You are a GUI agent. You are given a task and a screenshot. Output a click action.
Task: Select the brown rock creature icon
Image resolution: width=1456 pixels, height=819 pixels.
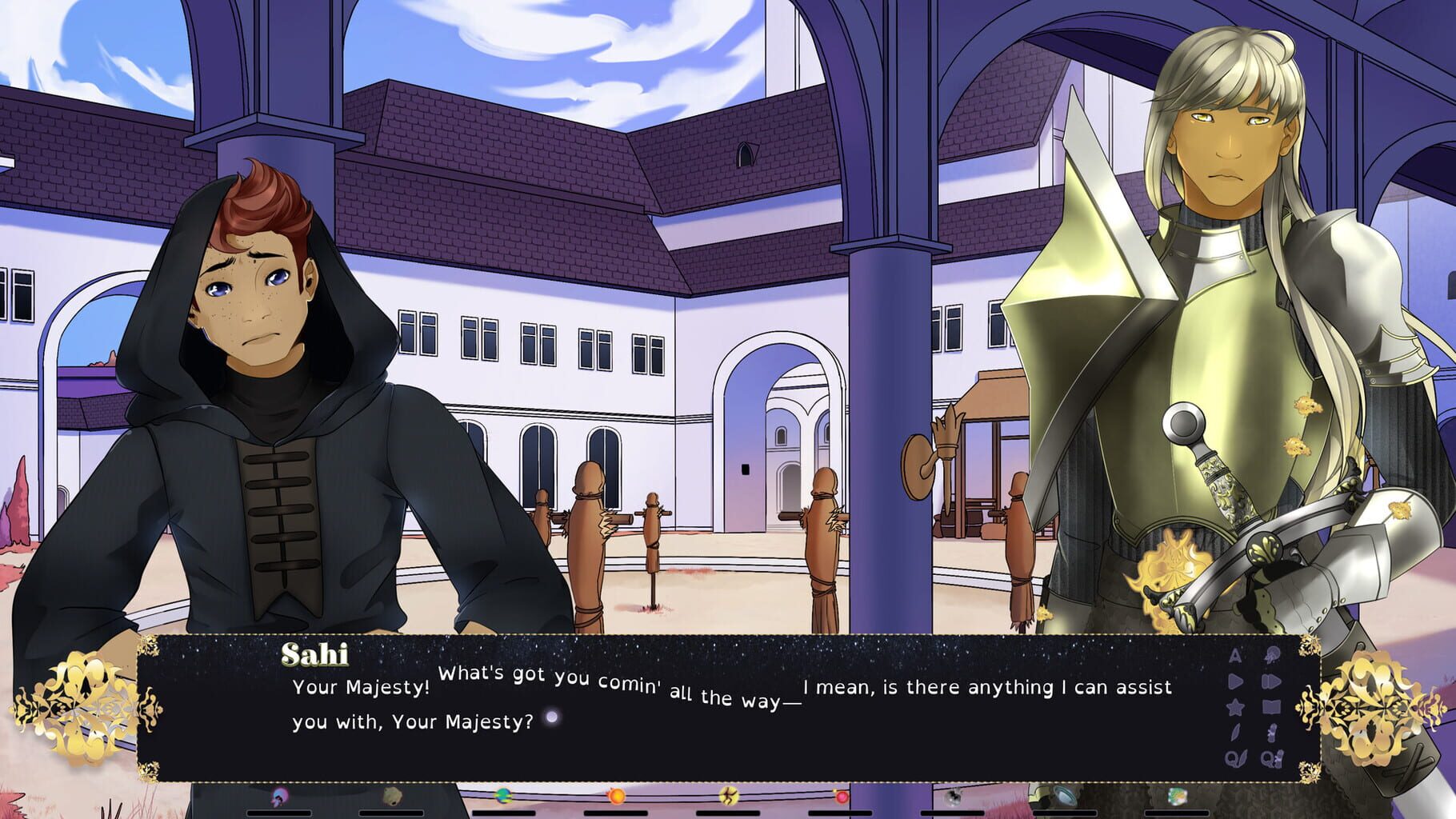pos(394,798)
